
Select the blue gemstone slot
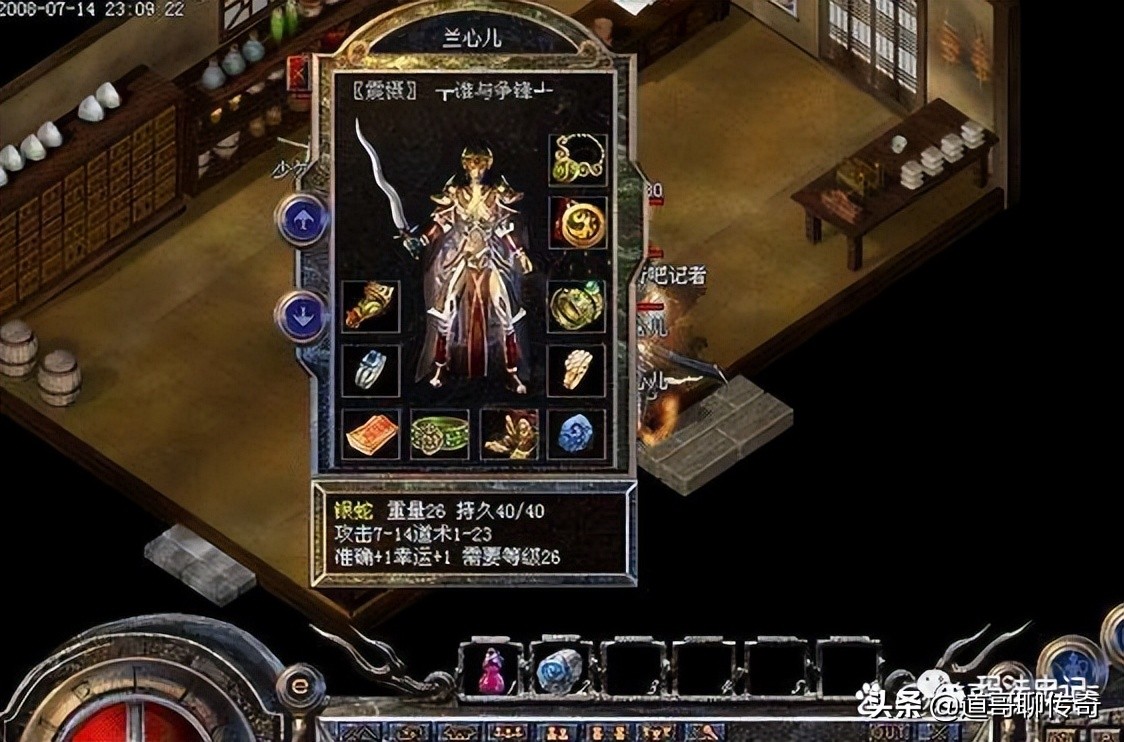pyautogui.click(x=577, y=434)
